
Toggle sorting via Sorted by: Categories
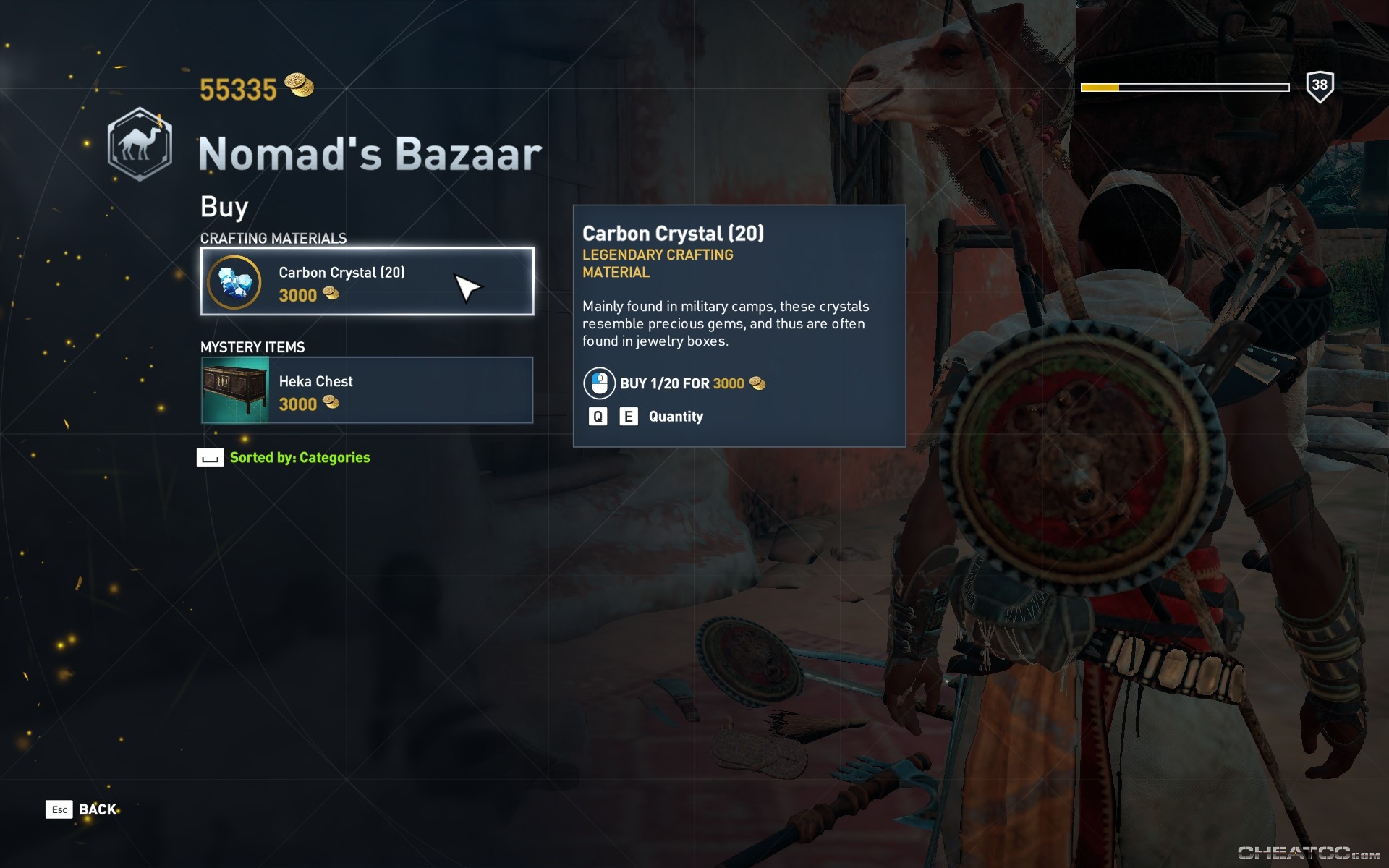click(x=299, y=457)
